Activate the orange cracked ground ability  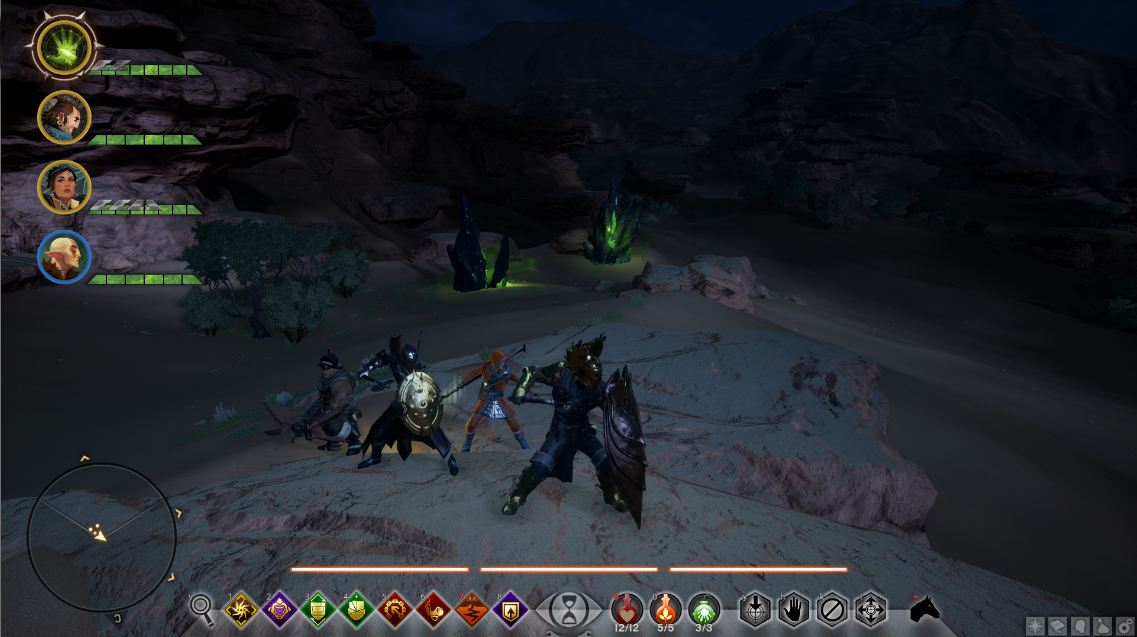tap(472, 608)
